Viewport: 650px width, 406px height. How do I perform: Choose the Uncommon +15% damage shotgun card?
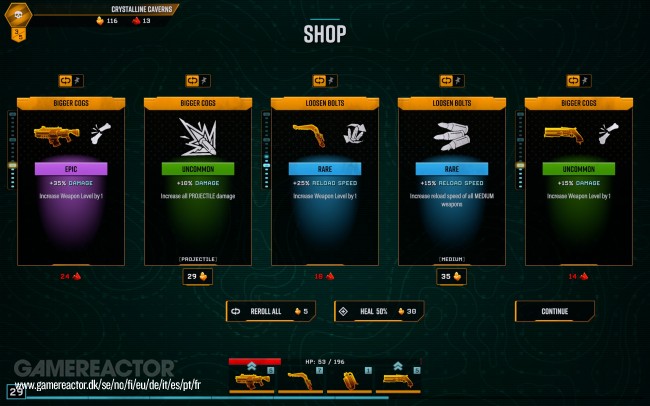coord(578,180)
